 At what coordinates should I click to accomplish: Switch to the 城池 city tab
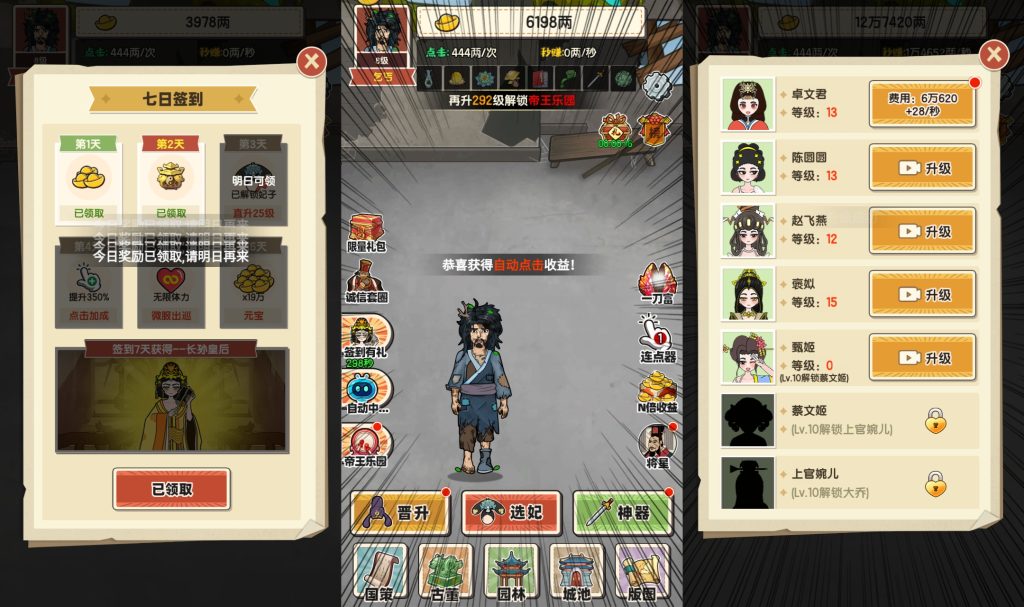[x=577, y=572]
